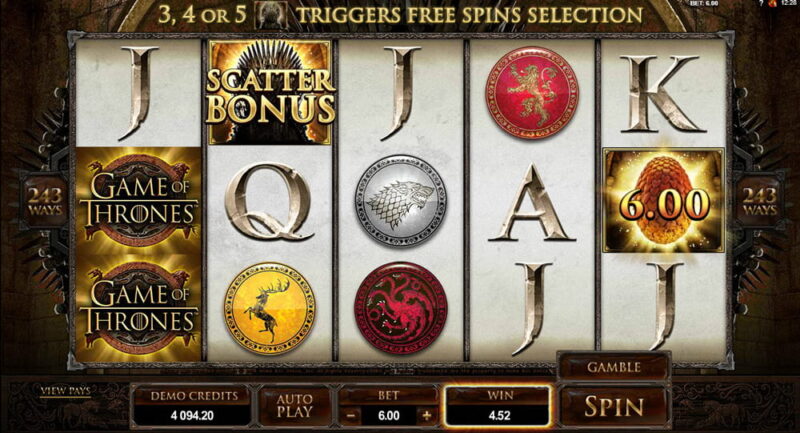
Task: Open the Gamble feature
Action: pyautogui.click(x=613, y=367)
